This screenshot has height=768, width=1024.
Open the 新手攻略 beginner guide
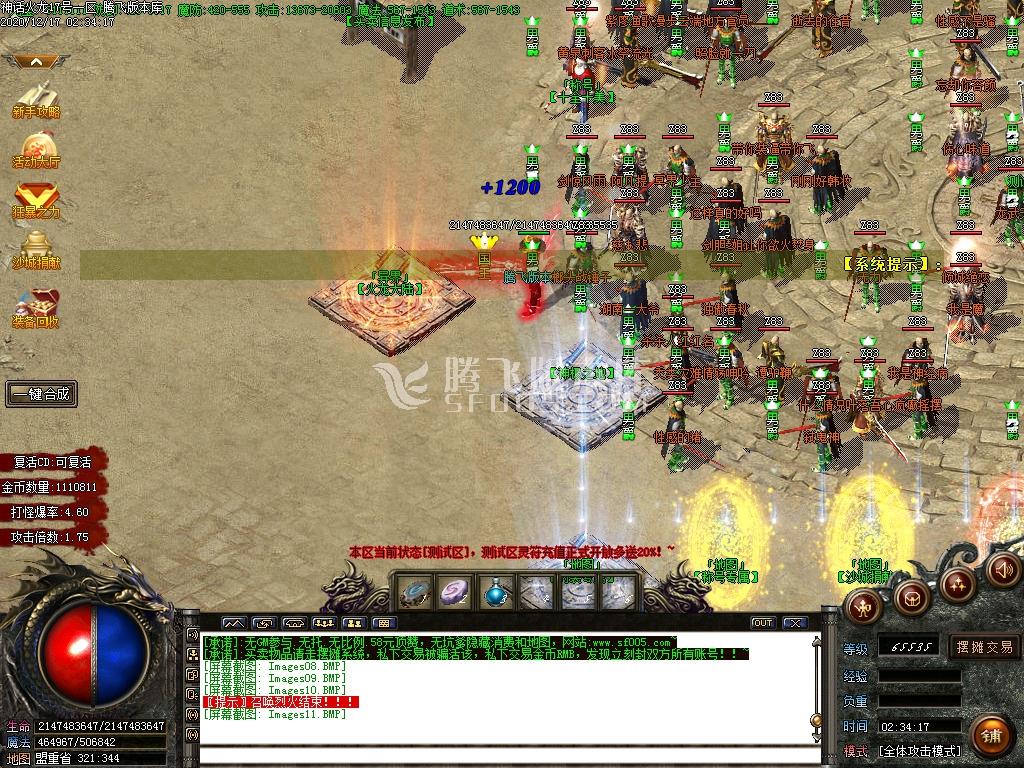point(36,99)
